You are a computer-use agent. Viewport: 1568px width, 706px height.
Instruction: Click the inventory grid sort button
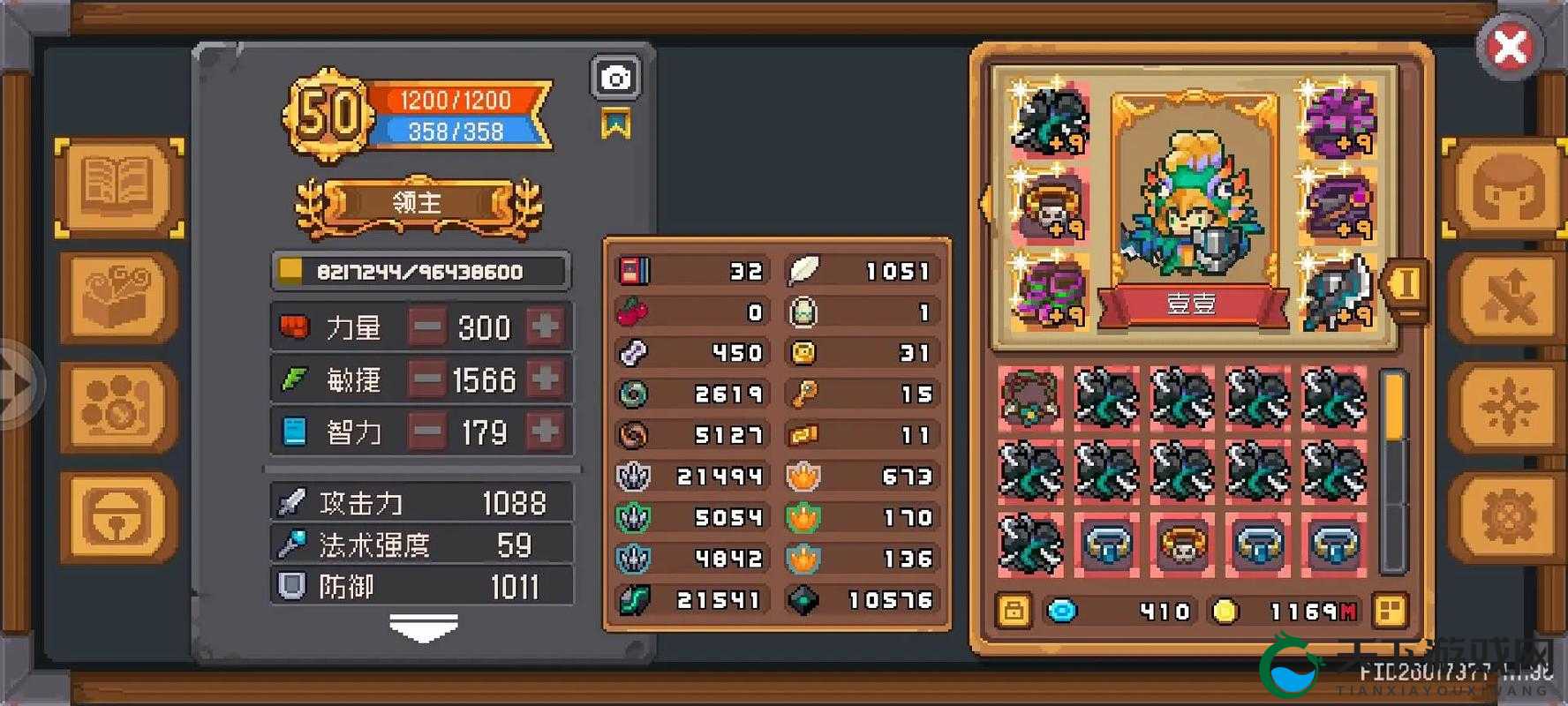[x=1389, y=611]
